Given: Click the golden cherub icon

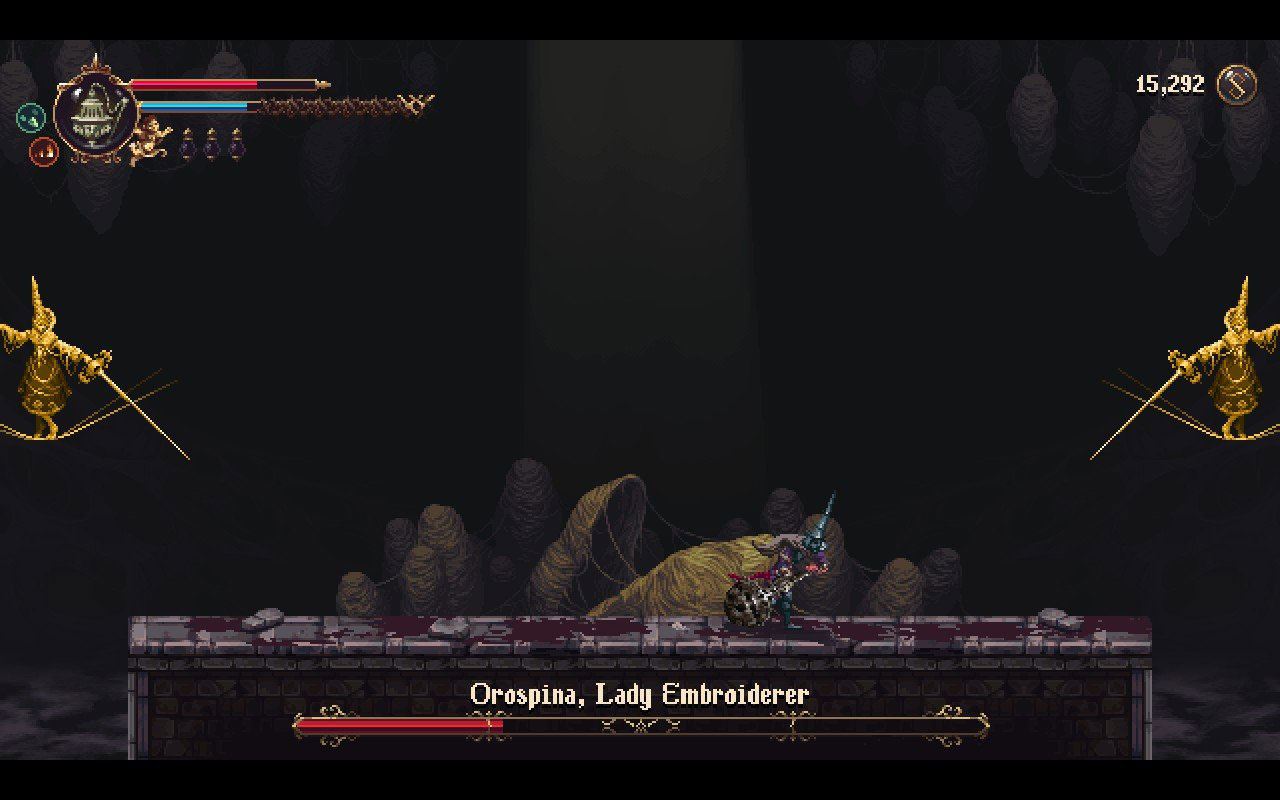Looking at the screenshot, I should [151, 138].
